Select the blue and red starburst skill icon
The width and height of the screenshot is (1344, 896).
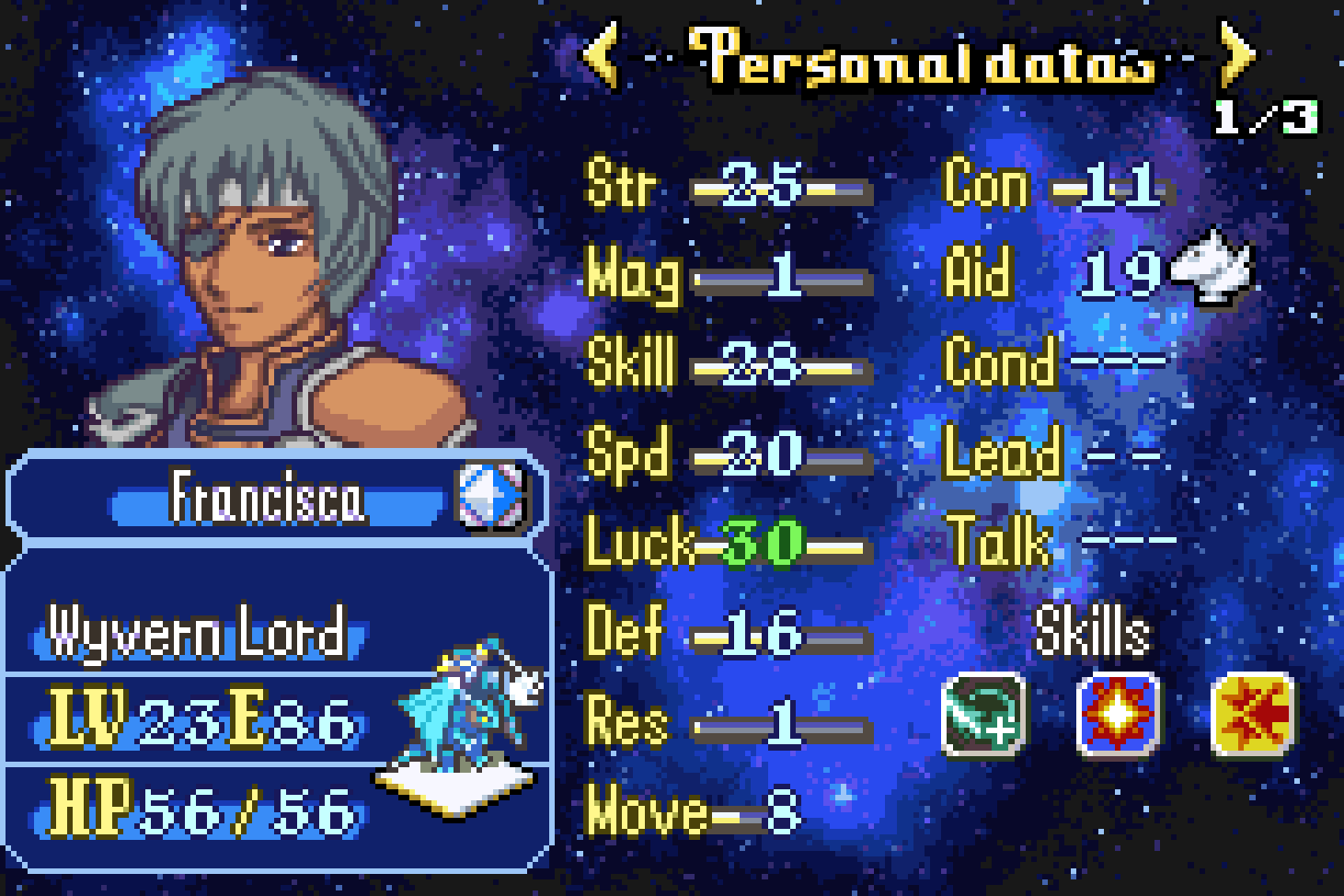point(1118,714)
